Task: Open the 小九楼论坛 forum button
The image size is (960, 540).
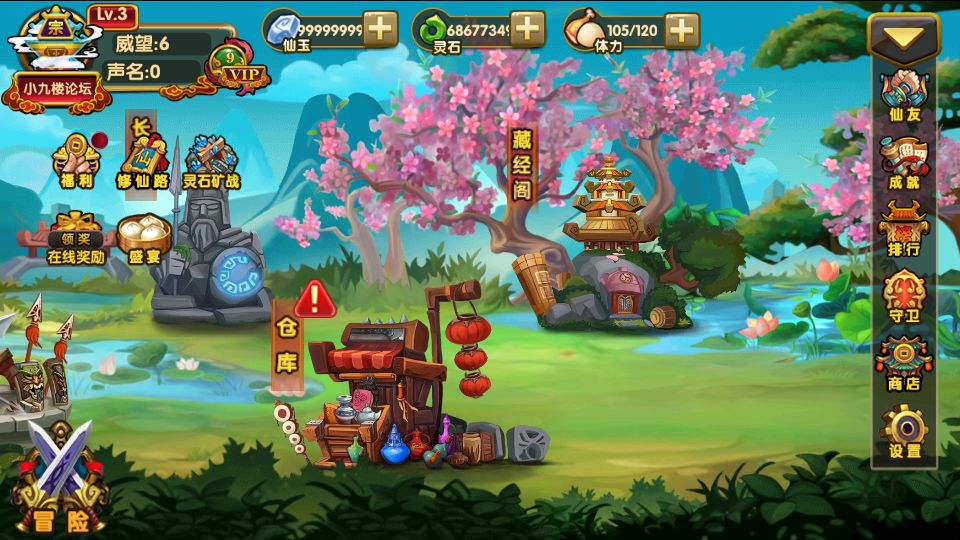Action: point(56,89)
